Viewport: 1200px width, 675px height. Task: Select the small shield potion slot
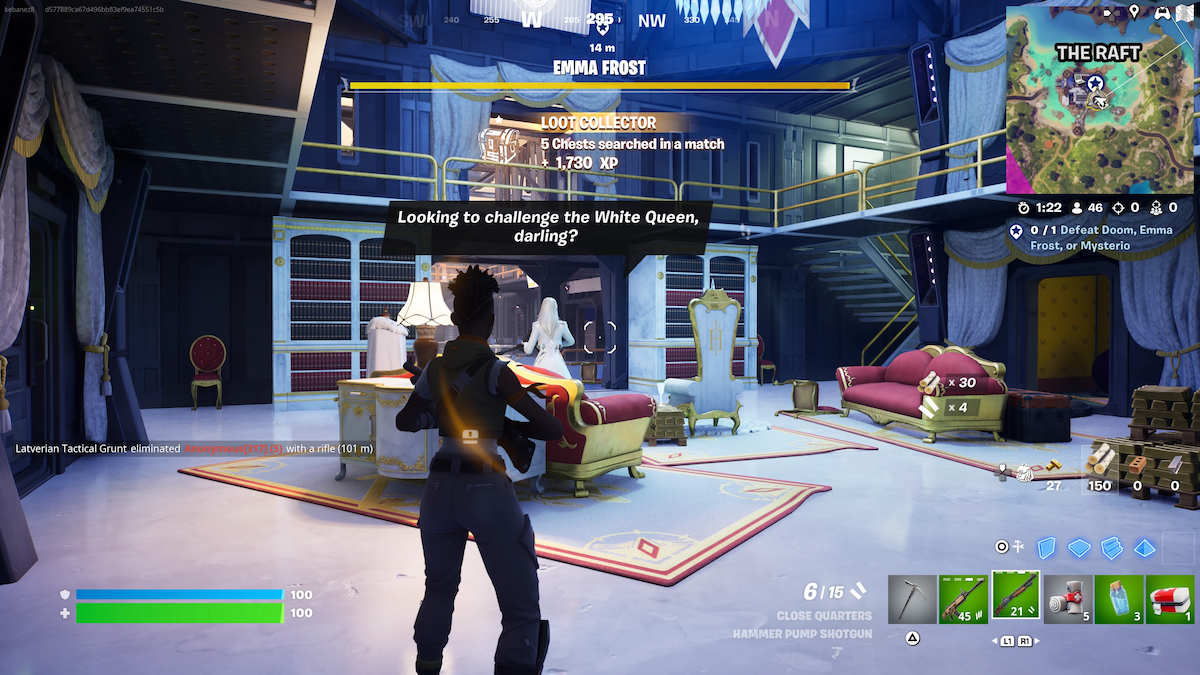tap(1119, 598)
